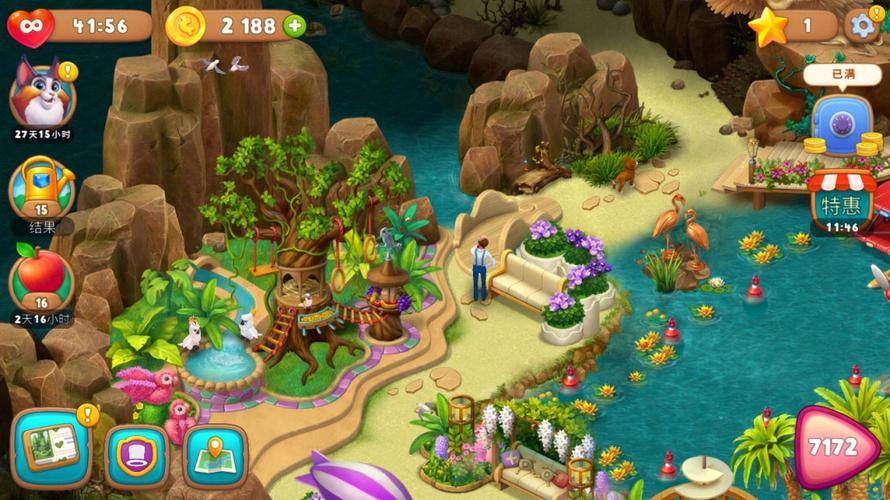Tap the gold coin icon
This screenshot has height=500, width=890.
click(185, 26)
